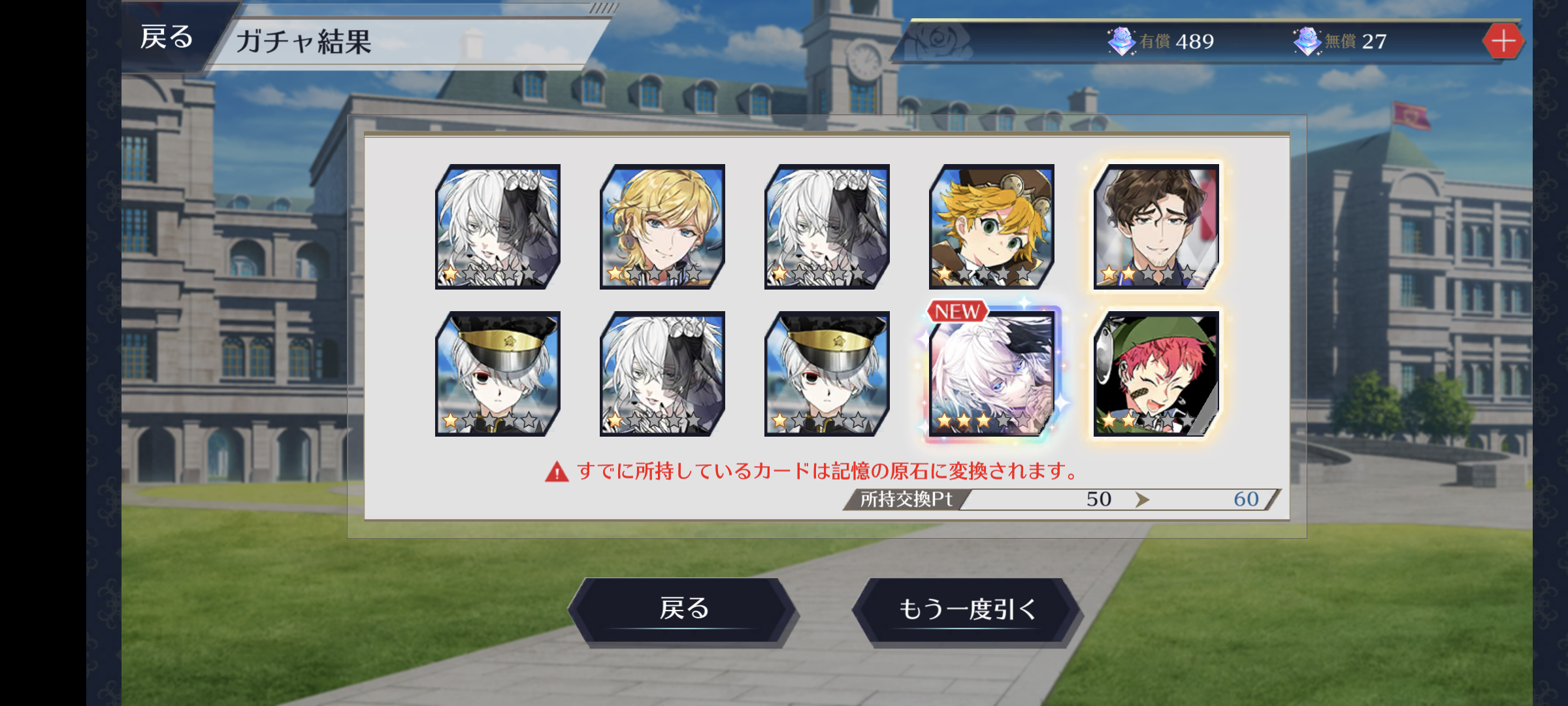
Task: Choose the long blond-haired character card
Action: click(x=662, y=227)
